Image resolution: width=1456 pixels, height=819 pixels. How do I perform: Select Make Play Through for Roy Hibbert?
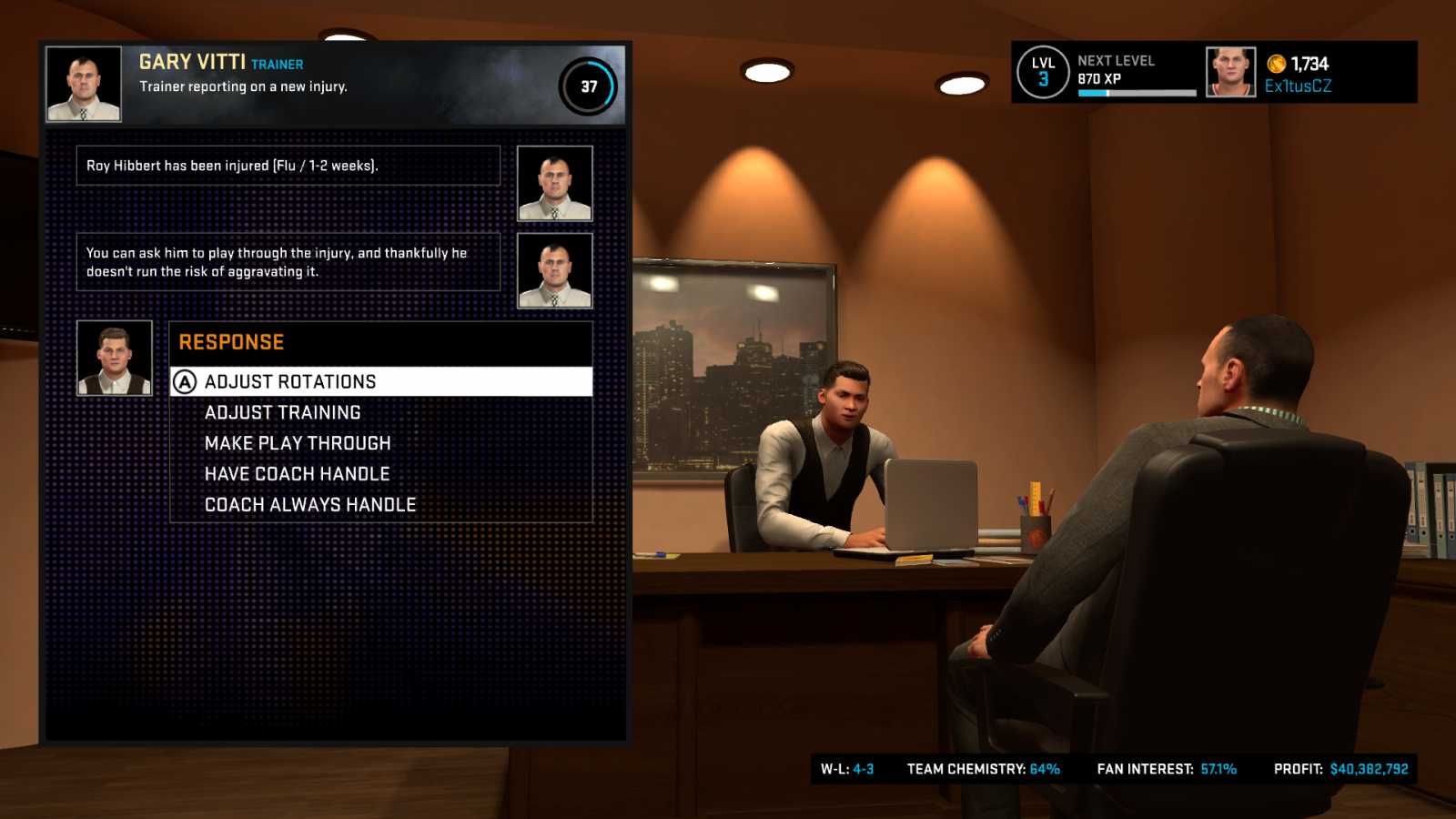pyautogui.click(x=298, y=442)
